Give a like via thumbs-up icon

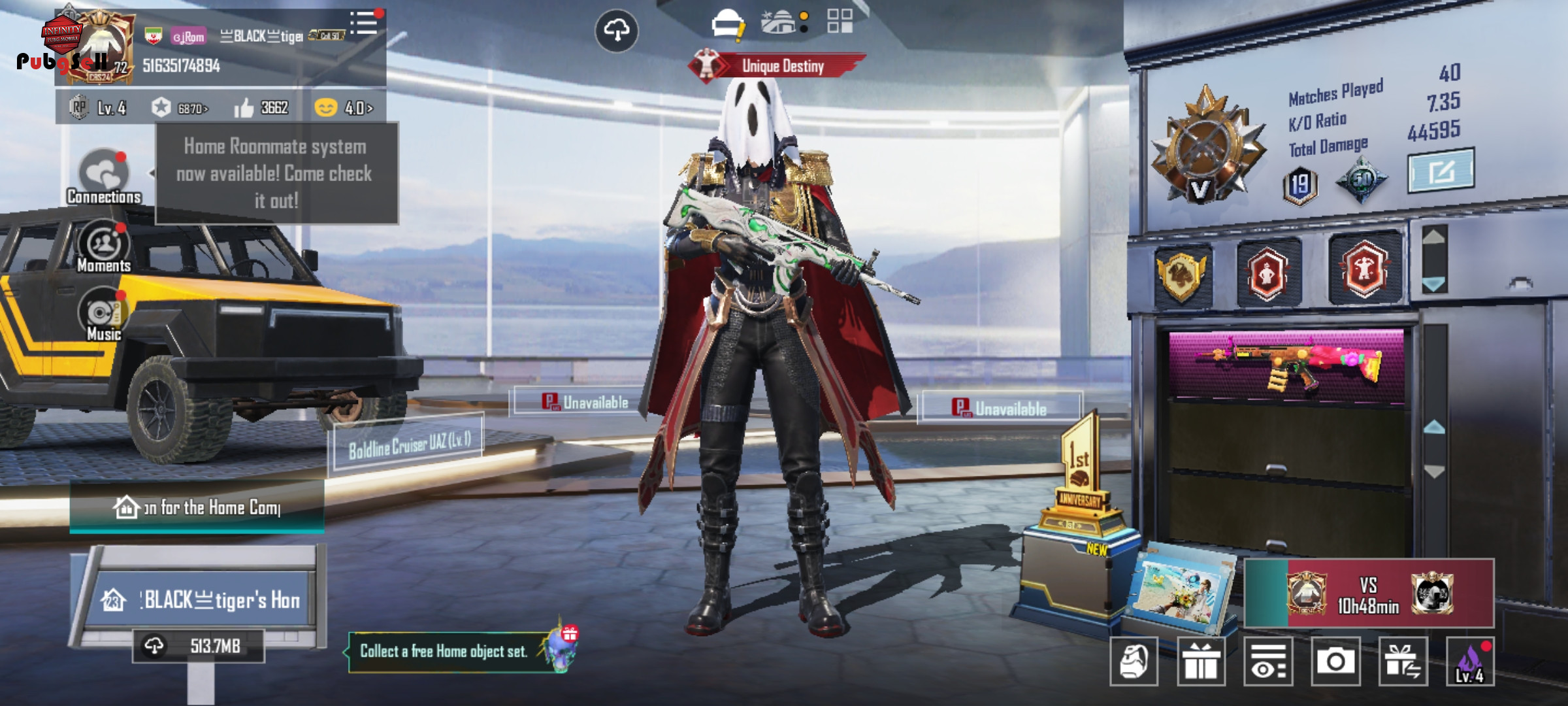point(244,108)
